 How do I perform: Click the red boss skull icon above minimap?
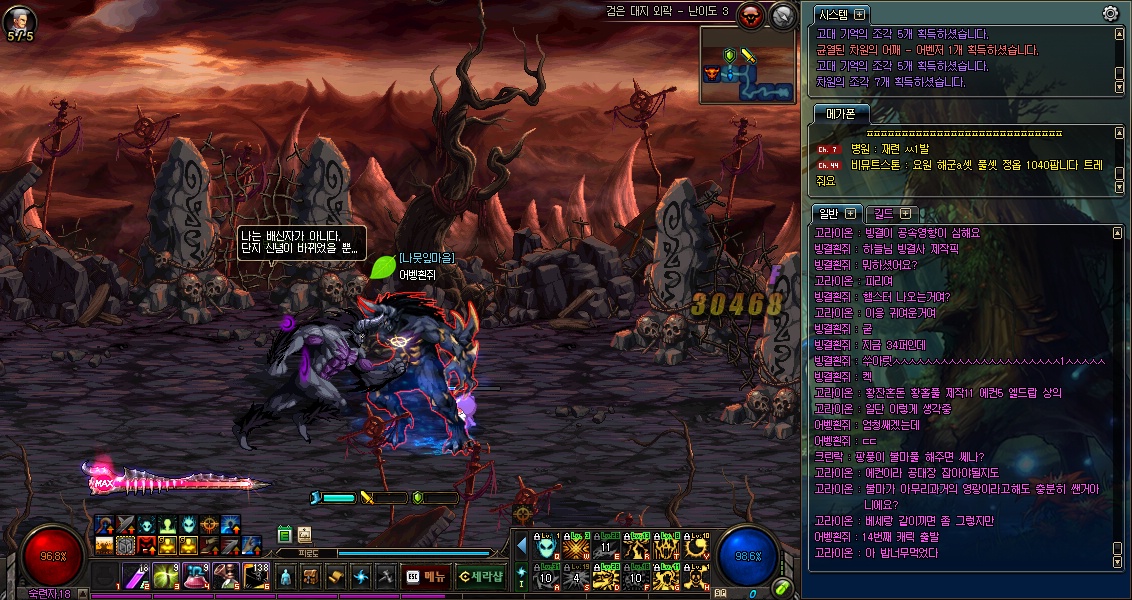[751, 15]
